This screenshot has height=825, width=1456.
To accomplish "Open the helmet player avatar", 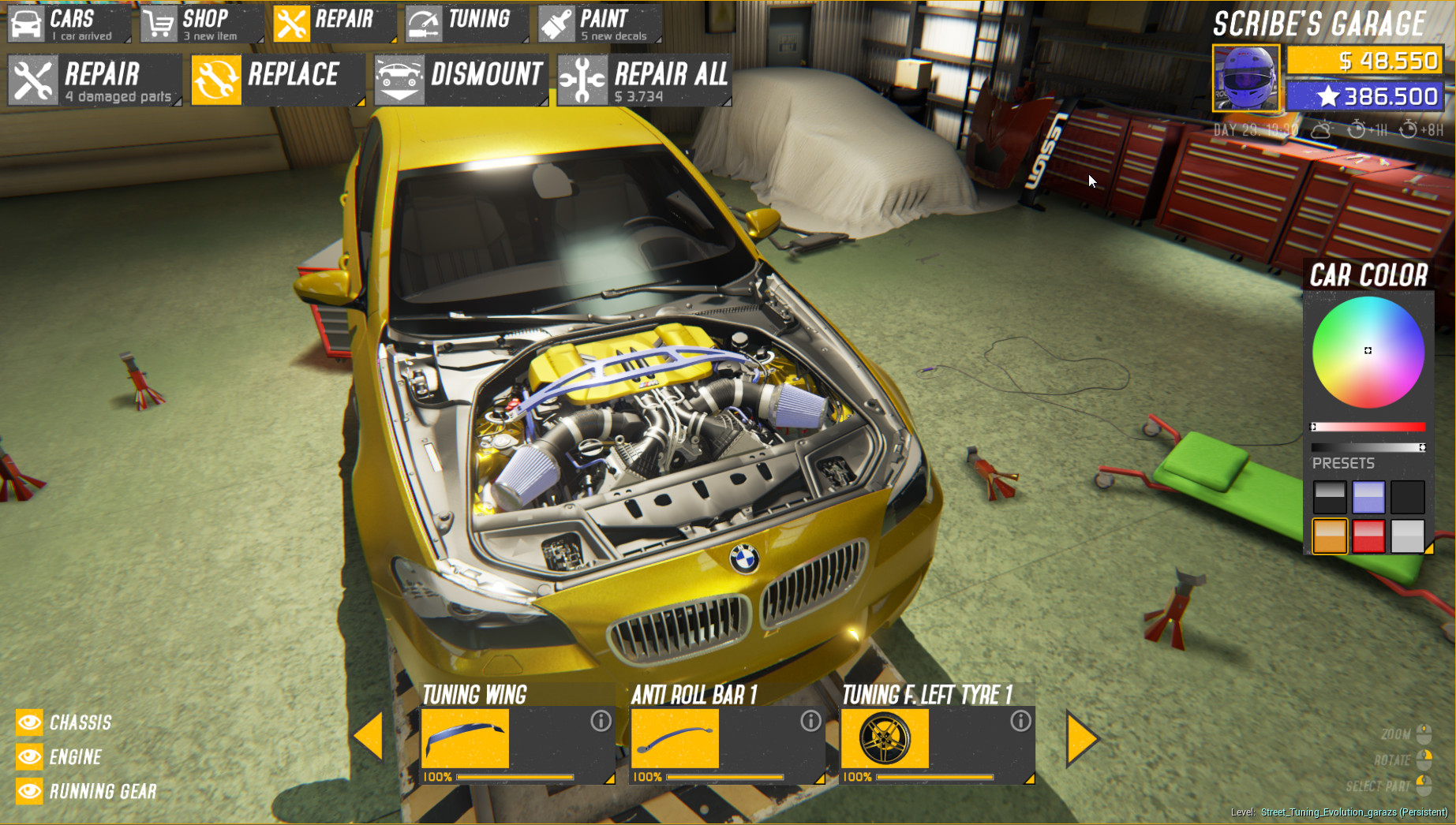I will point(1246,79).
